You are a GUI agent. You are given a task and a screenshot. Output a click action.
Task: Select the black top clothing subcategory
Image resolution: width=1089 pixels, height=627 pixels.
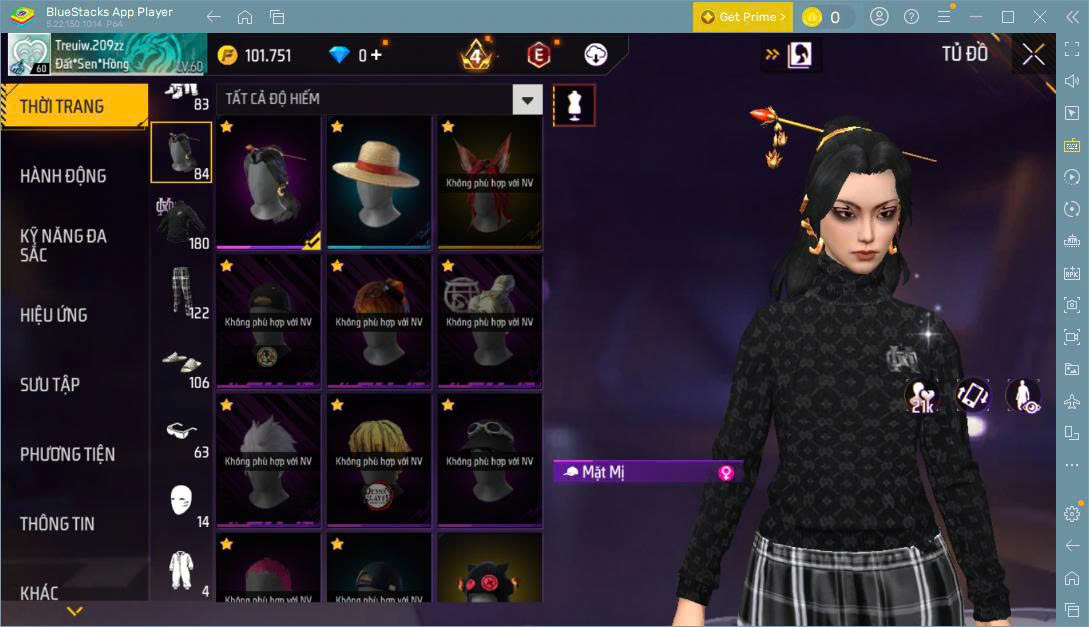click(x=181, y=222)
